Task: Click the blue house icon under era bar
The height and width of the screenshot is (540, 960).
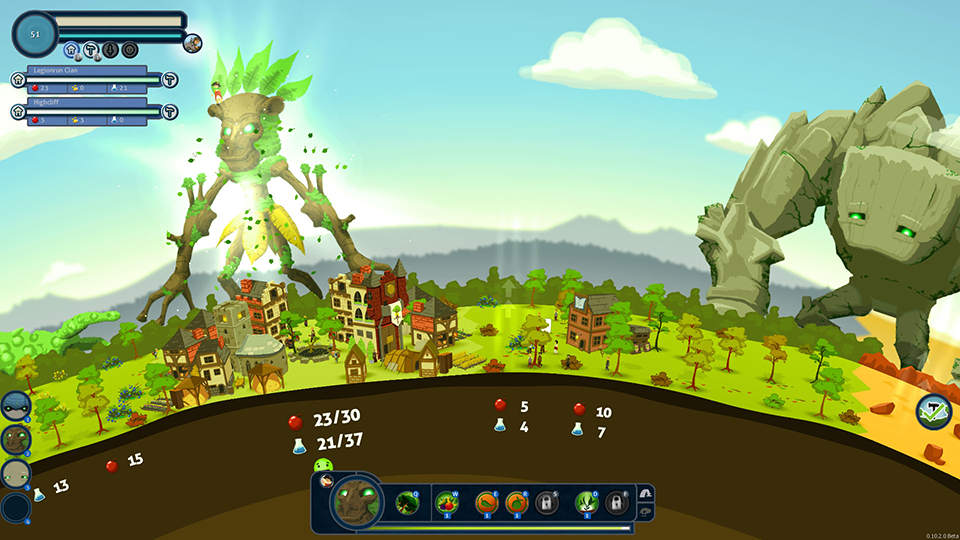Action: tap(71, 49)
